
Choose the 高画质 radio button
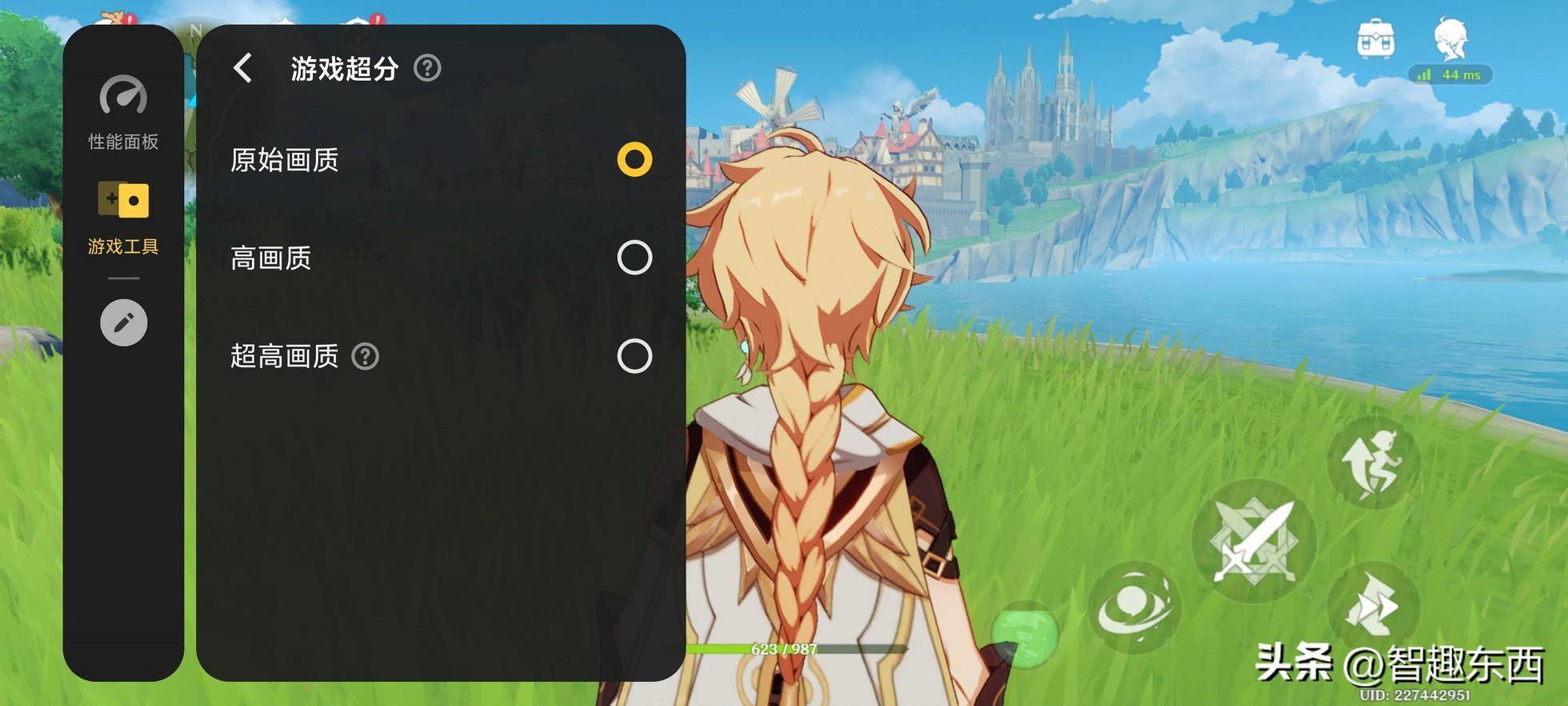[x=634, y=258]
